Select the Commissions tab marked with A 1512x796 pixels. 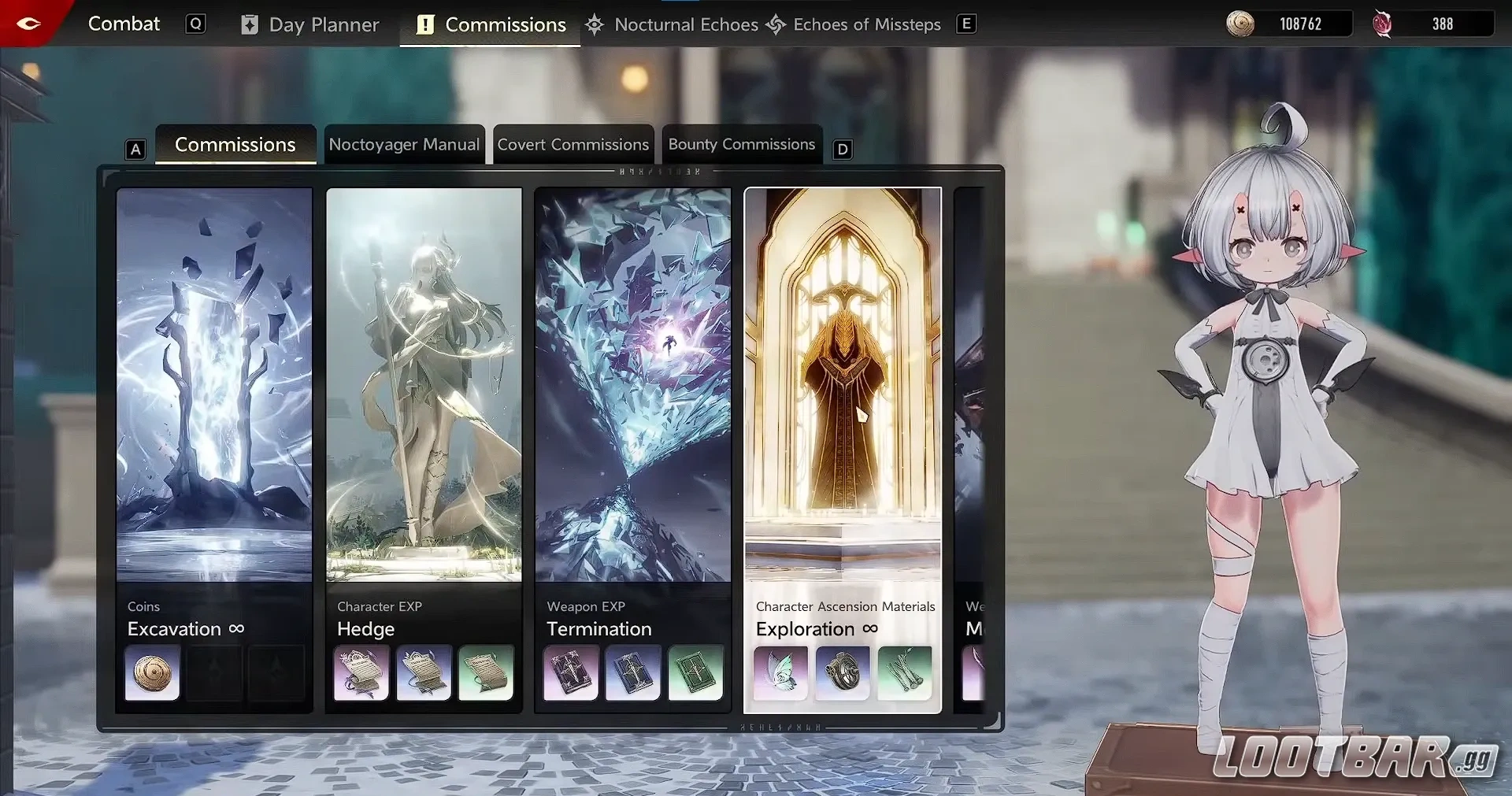[x=235, y=144]
